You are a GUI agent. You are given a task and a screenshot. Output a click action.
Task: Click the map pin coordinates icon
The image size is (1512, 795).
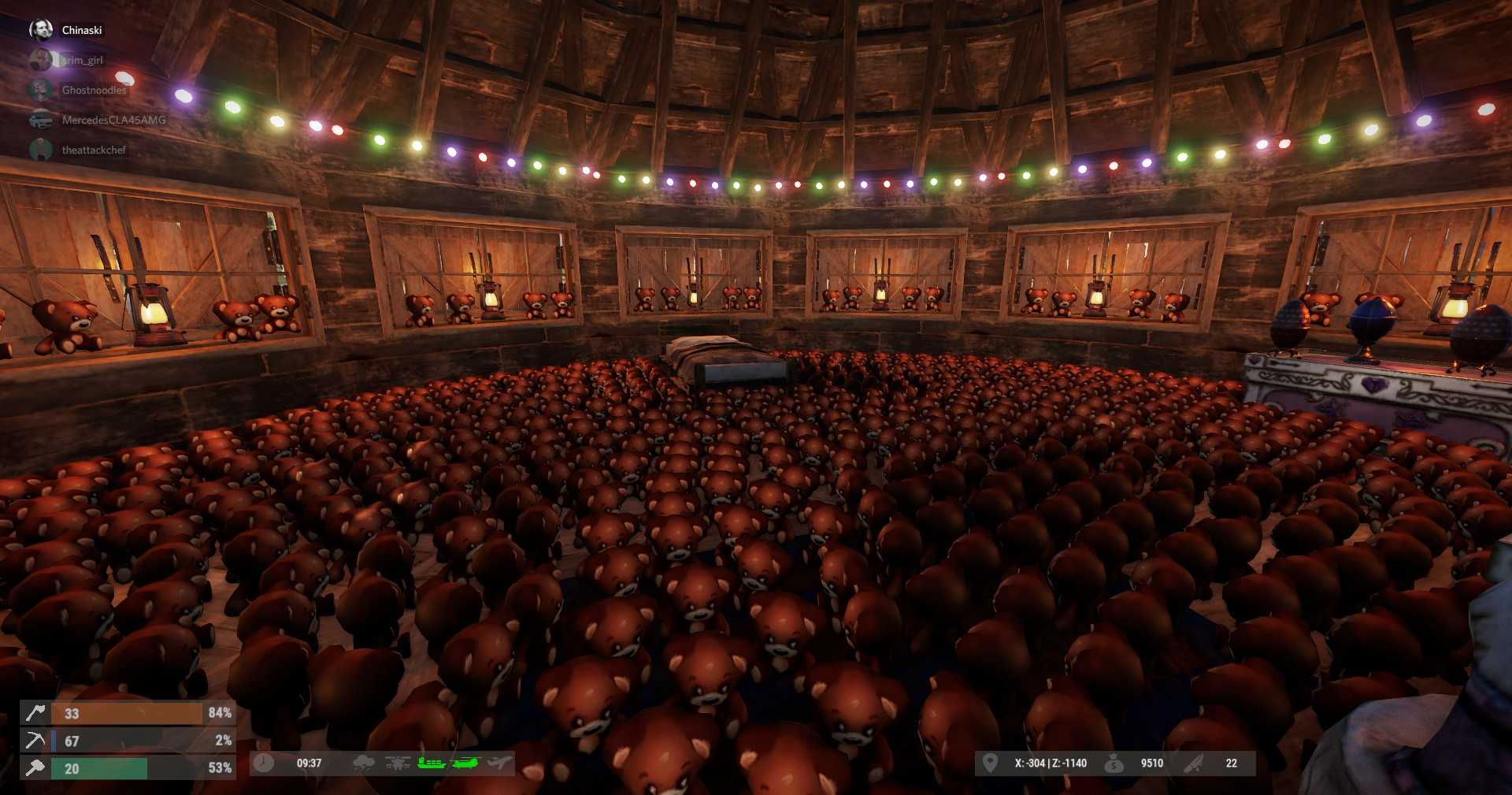coord(990,763)
